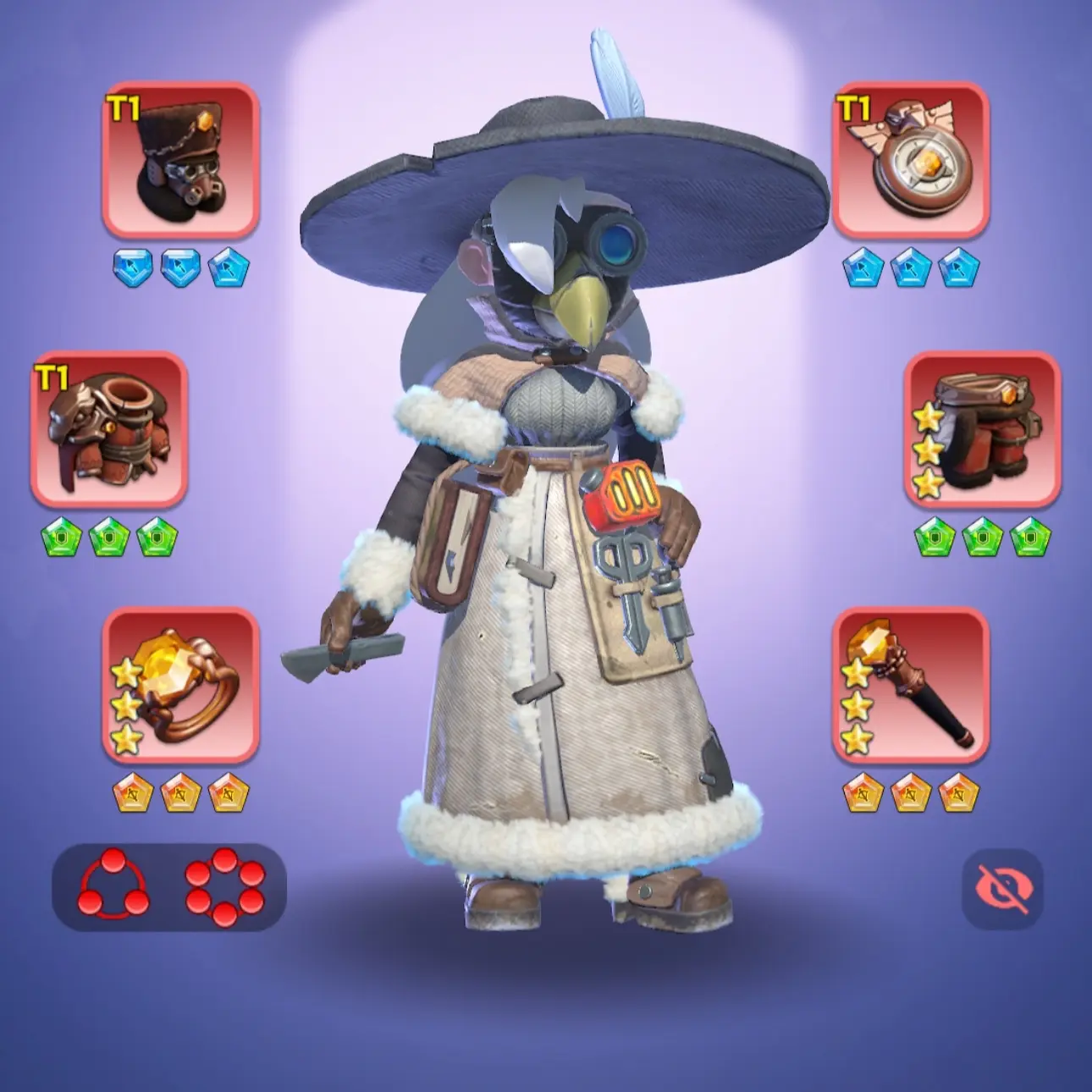Viewport: 1092px width, 1092px height.
Task: Open the chest armor equipment slot
Action: (x=109, y=429)
